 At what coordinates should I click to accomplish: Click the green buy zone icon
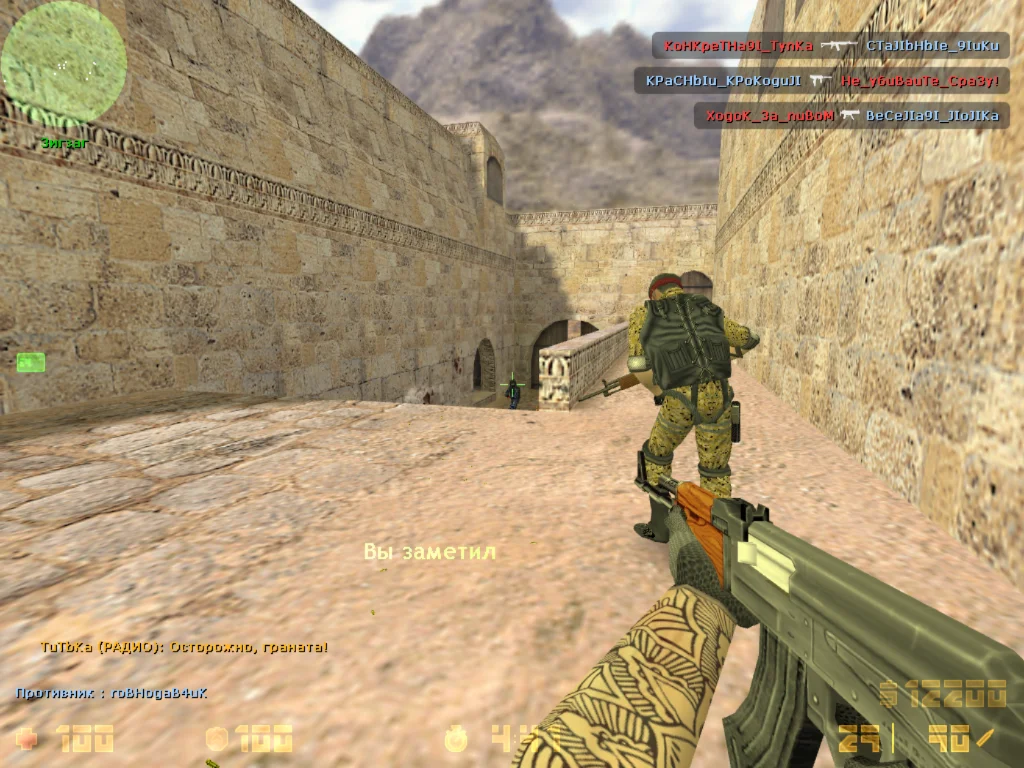[x=30, y=362]
